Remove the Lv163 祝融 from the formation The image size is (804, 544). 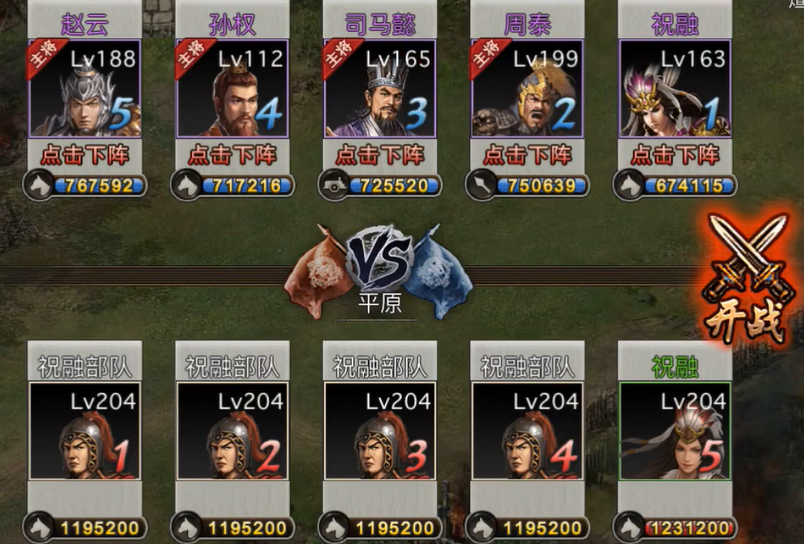(674, 155)
